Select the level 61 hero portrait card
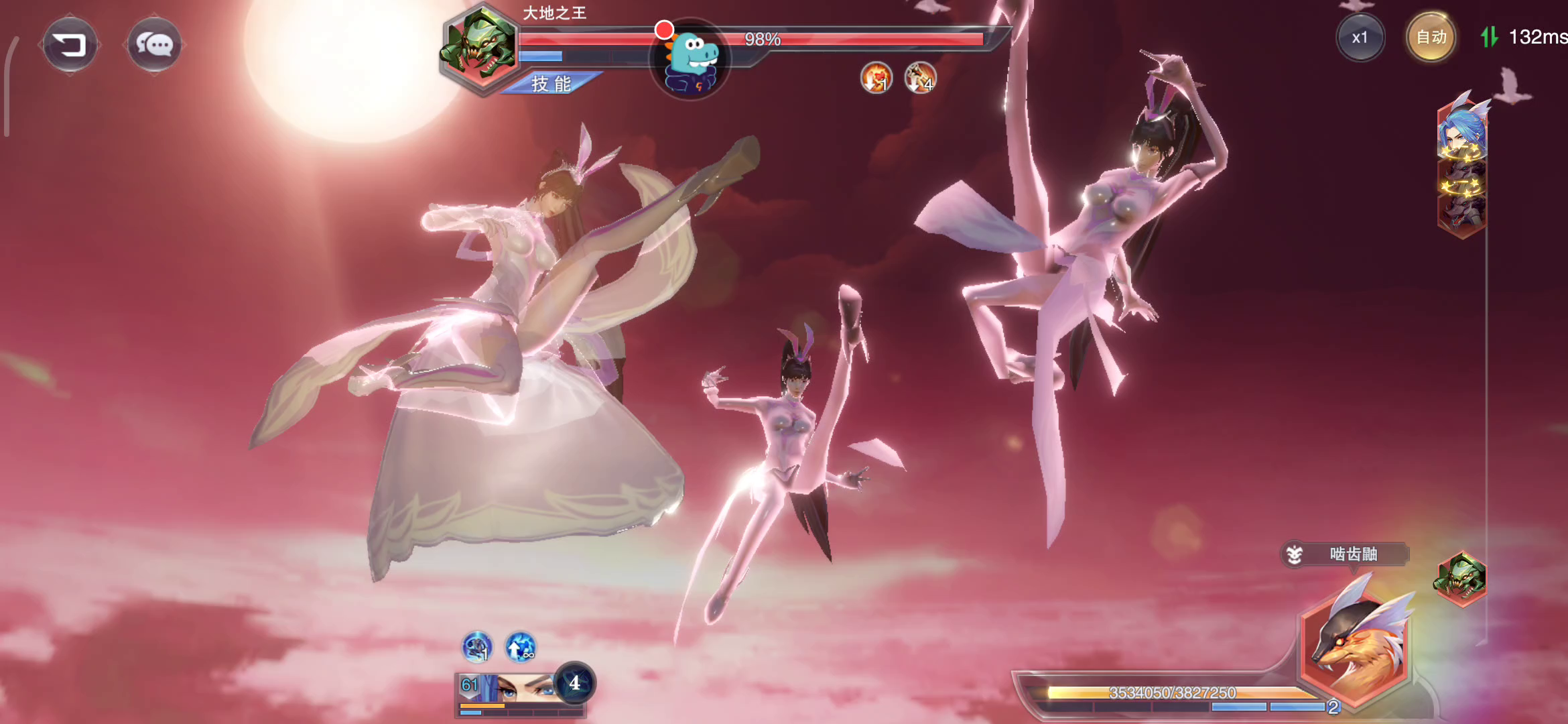The height and width of the screenshot is (724, 1568). pyautogui.click(x=509, y=689)
